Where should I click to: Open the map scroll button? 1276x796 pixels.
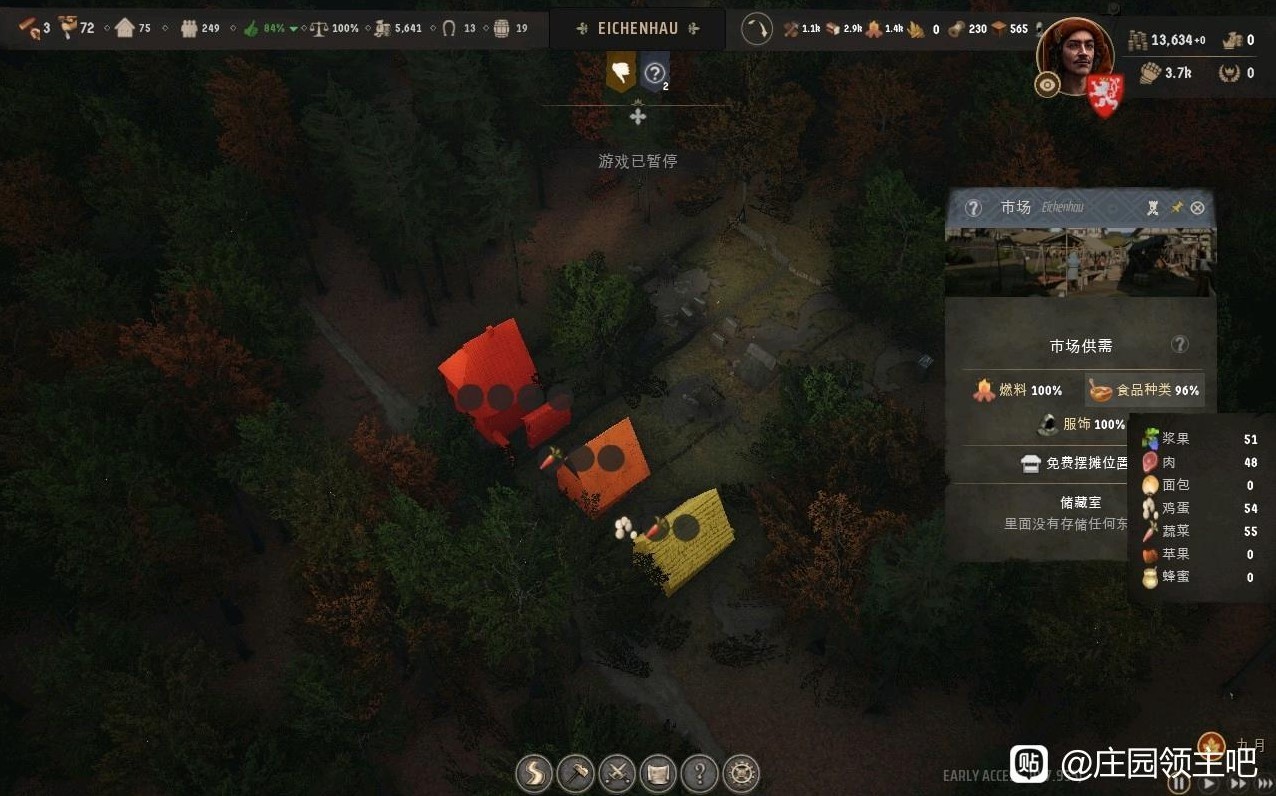pos(658,773)
